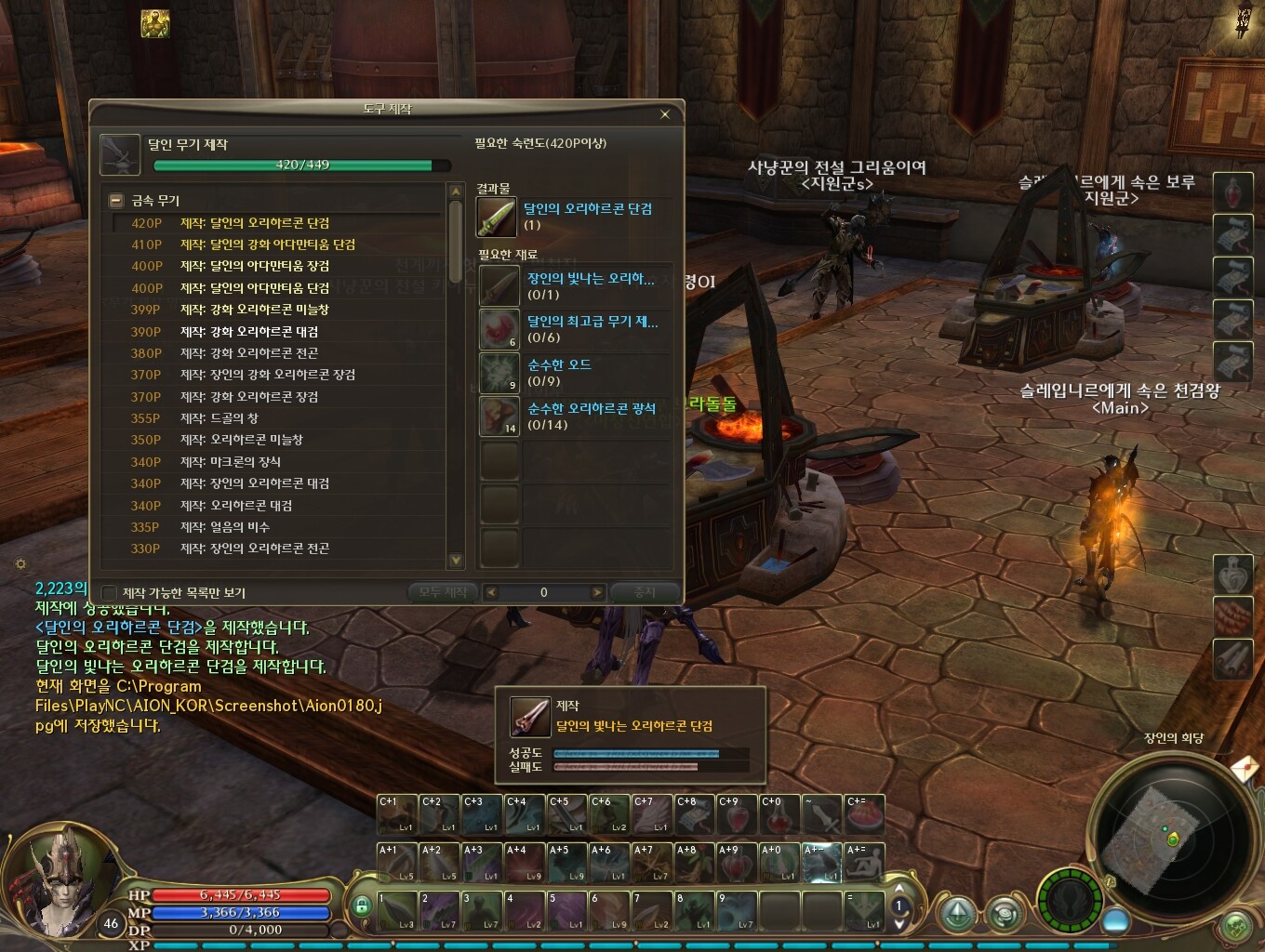Select the 399P 강화 오리하르콘 미늘창 recipe
Screen dimensions: 1265x952
click(x=254, y=310)
